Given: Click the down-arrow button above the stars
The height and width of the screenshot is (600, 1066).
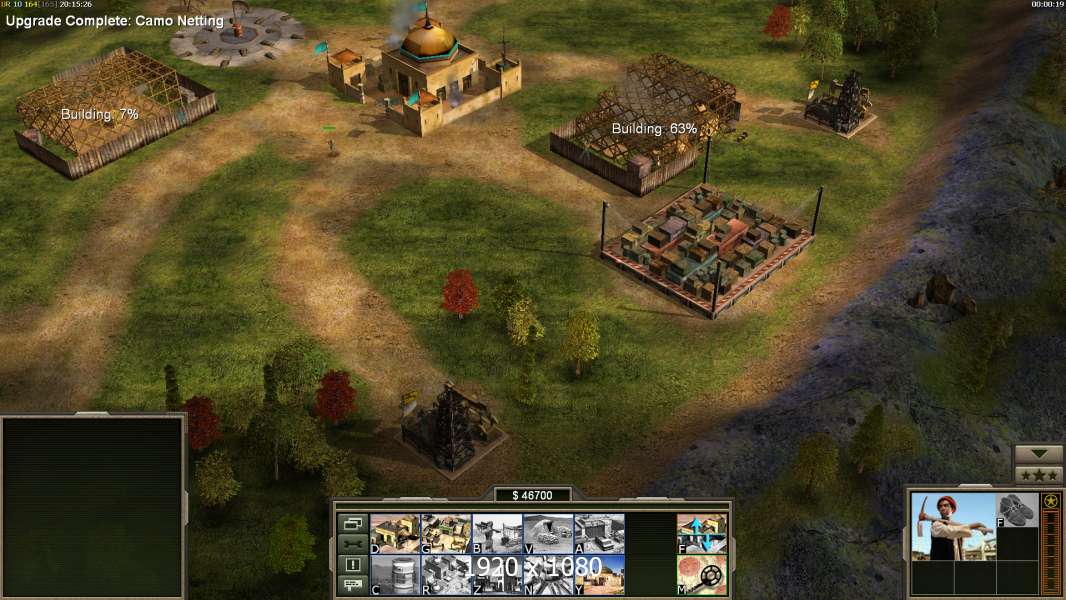Looking at the screenshot, I should click(1038, 455).
